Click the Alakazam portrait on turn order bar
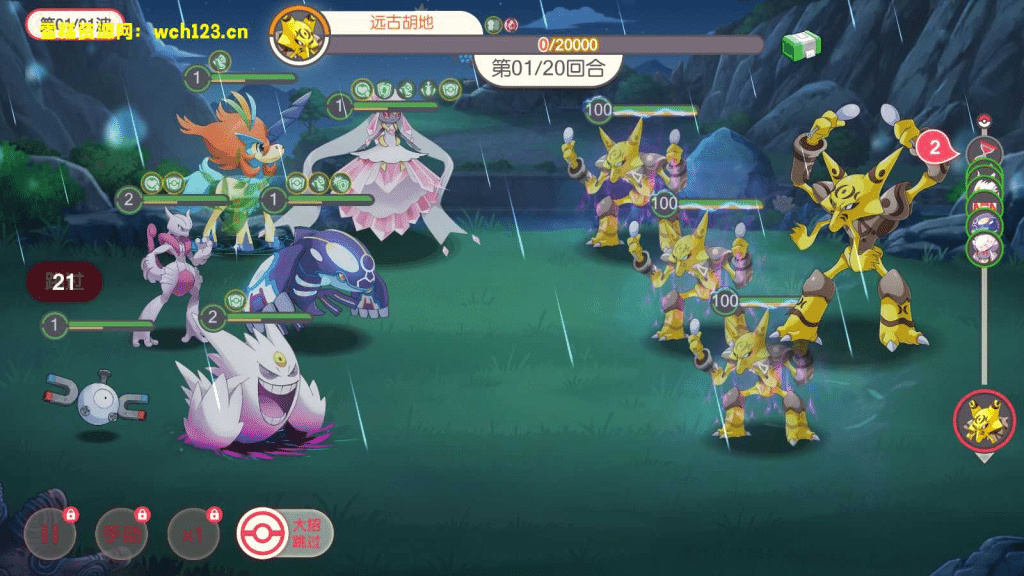1024x576 pixels. pyautogui.click(x=983, y=420)
